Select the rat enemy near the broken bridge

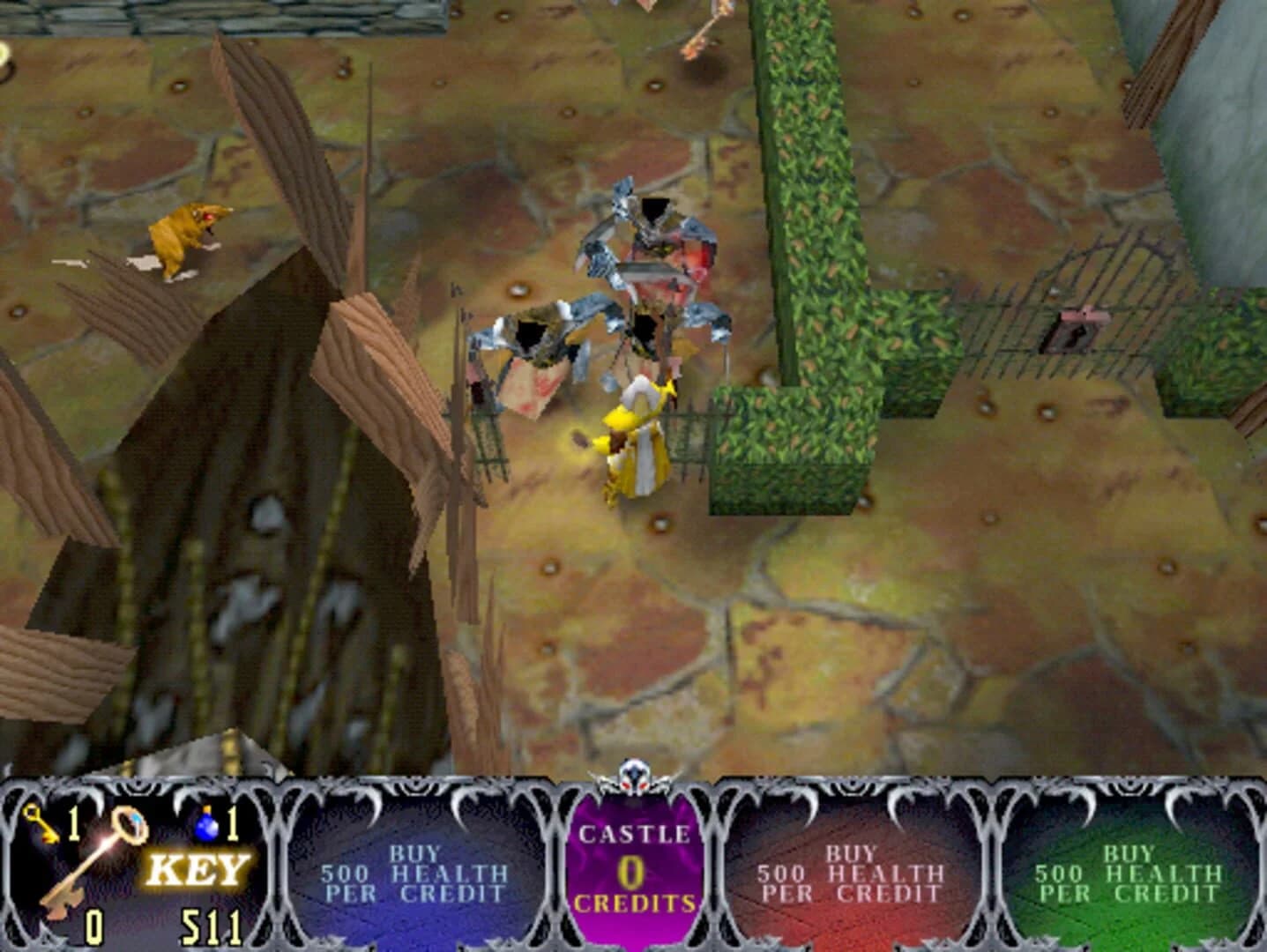point(190,238)
